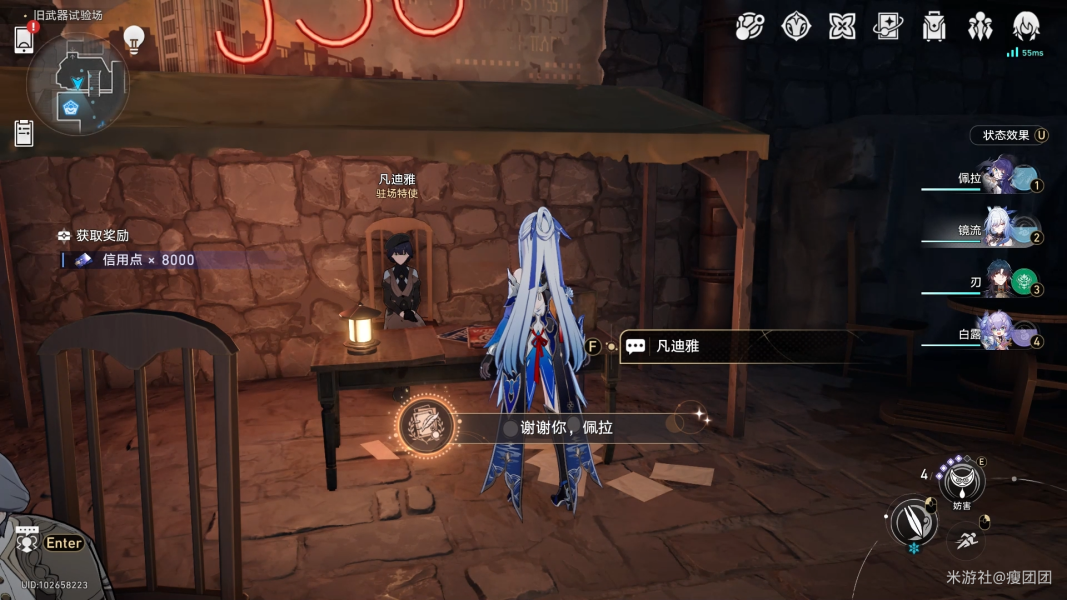Open the mission clipboard icon

point(25,132)
